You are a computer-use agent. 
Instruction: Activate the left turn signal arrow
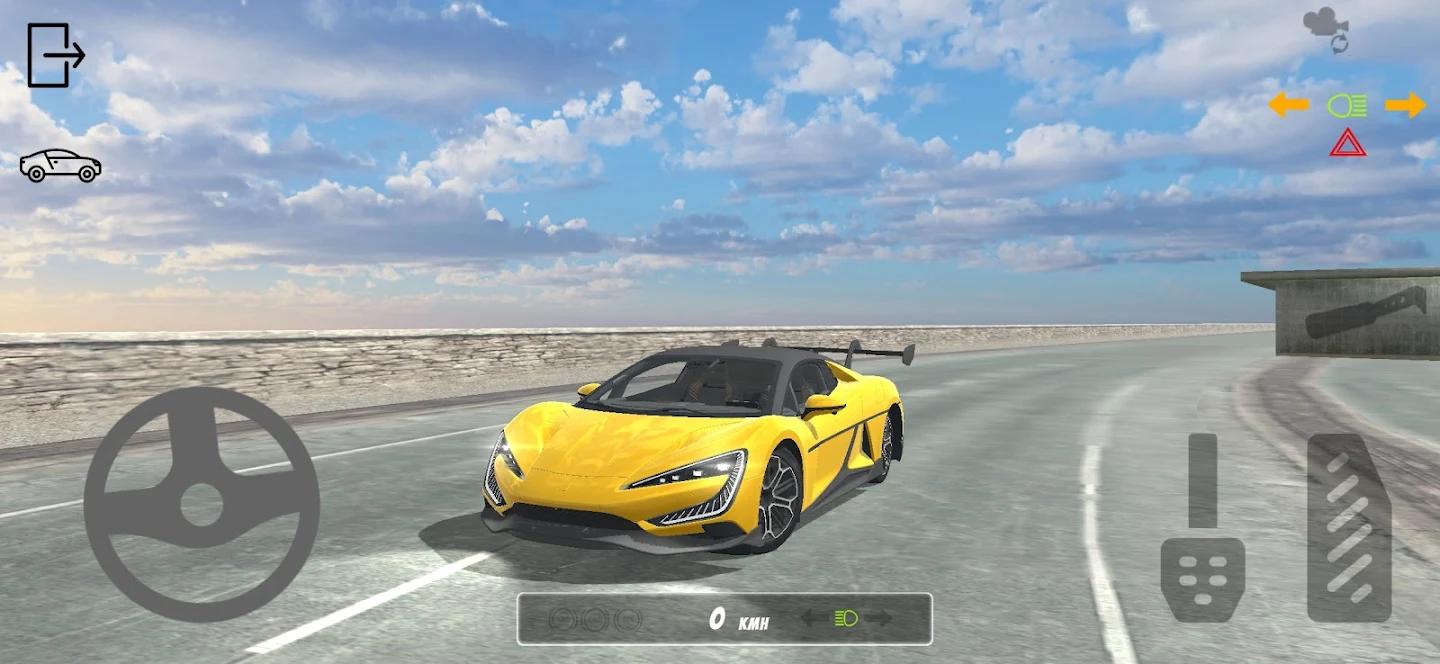click(x=1288, y=105)
